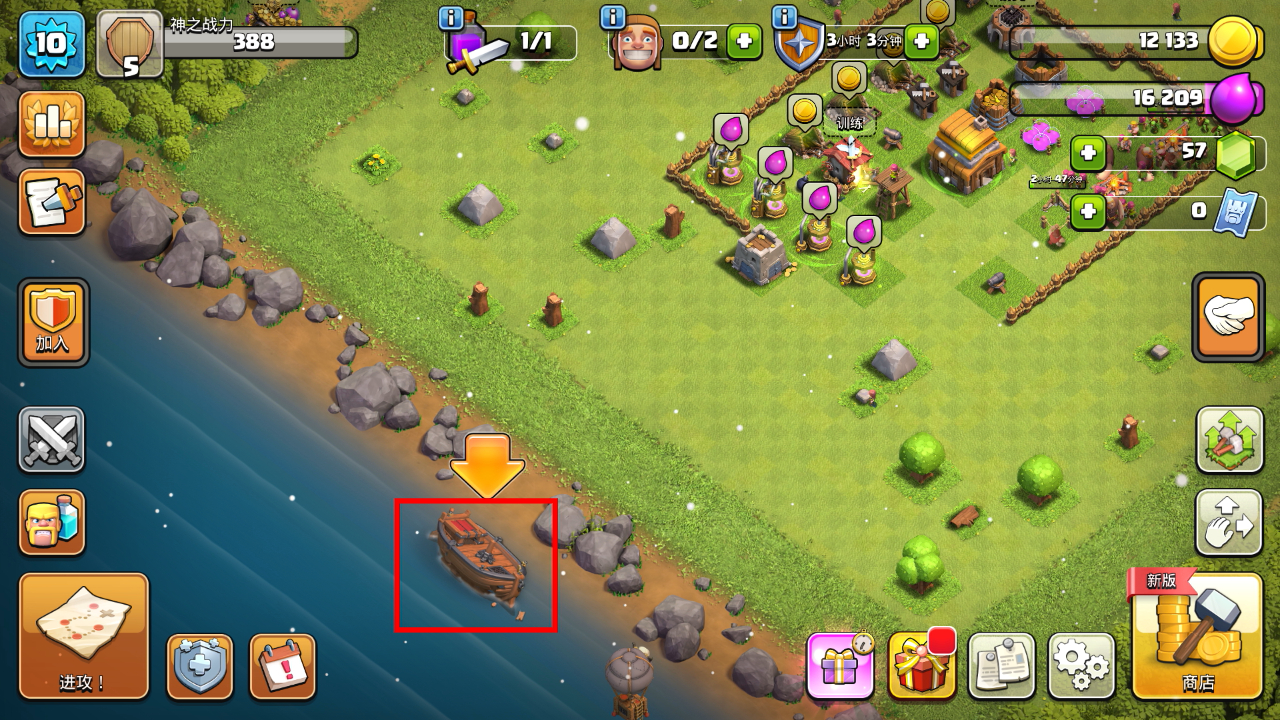The height and width of the screenshot is (720, 1280).
Task: Toggle the hand and arrows layout button
Action: pos(1229,522)
